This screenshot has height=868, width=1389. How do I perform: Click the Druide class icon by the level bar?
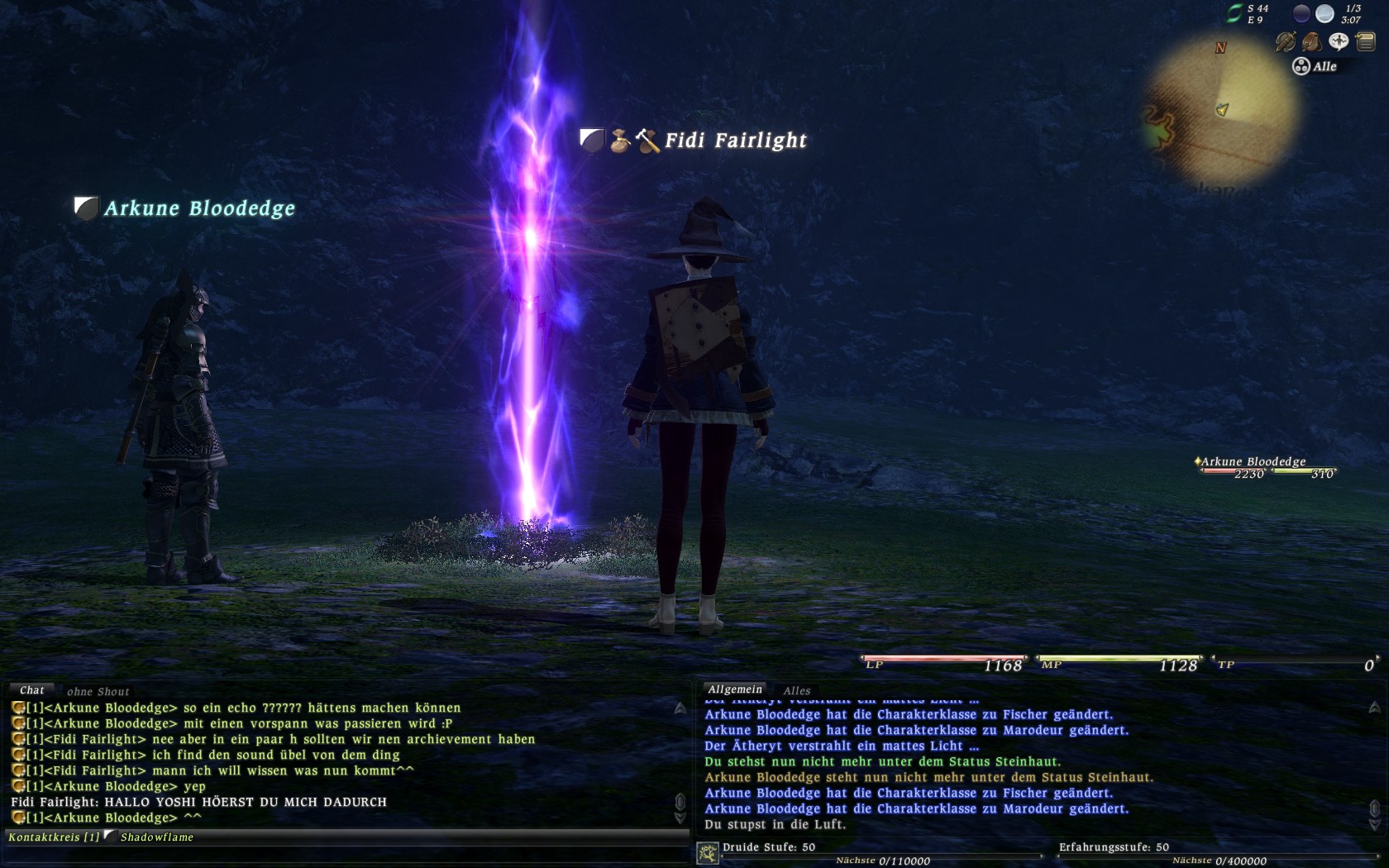click(708, 852)
